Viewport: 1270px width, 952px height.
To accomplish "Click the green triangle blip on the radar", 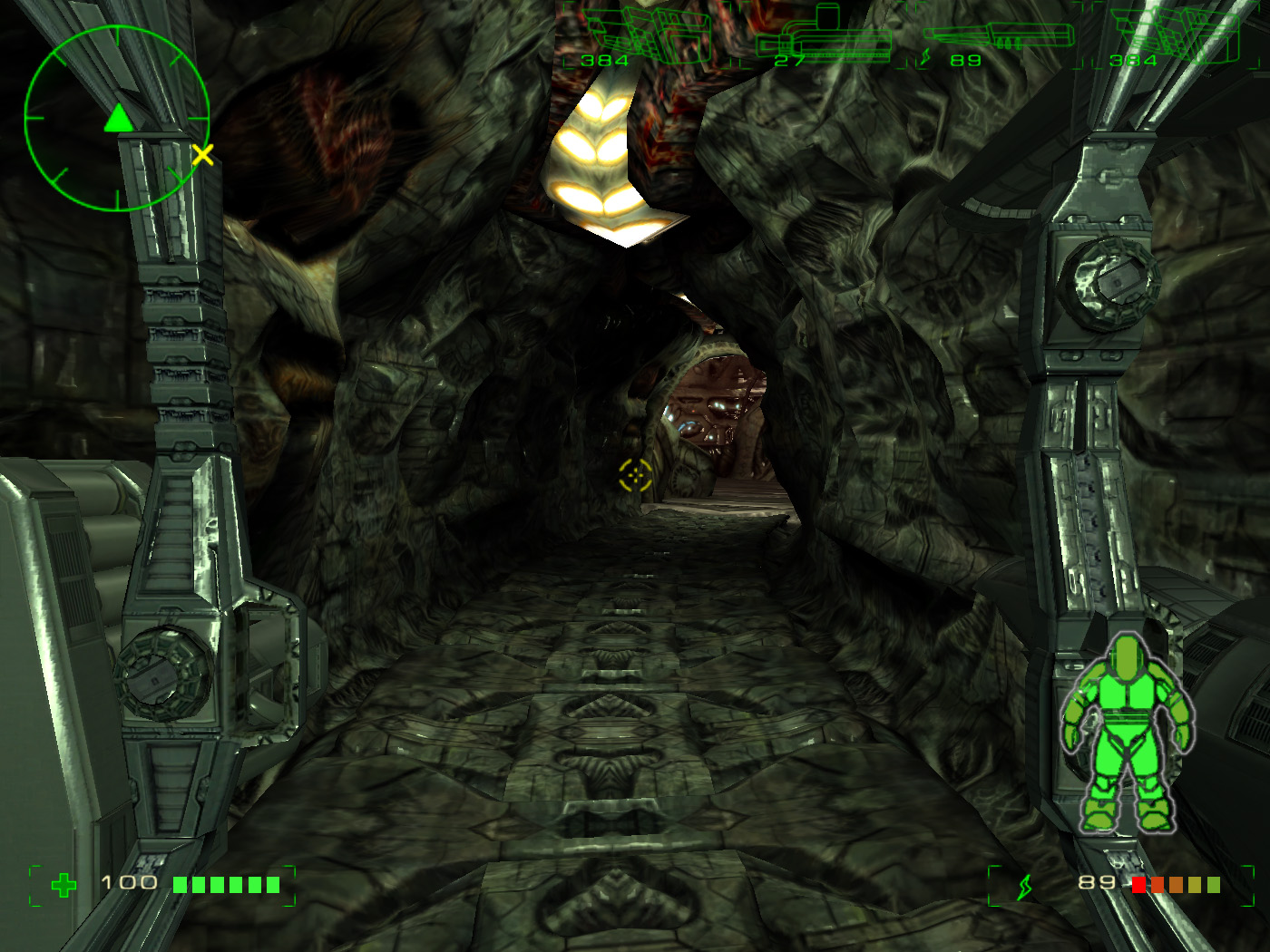I will pyautogui.click(x=118, y=119).
